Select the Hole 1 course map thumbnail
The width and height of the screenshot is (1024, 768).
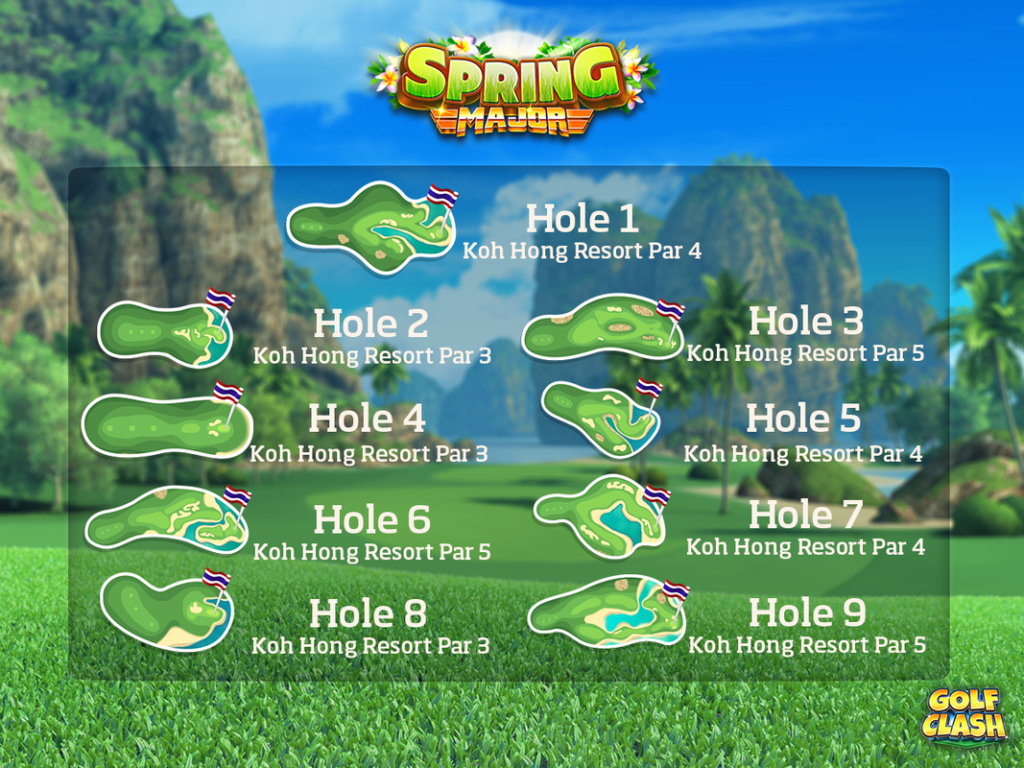pos(370,228)
